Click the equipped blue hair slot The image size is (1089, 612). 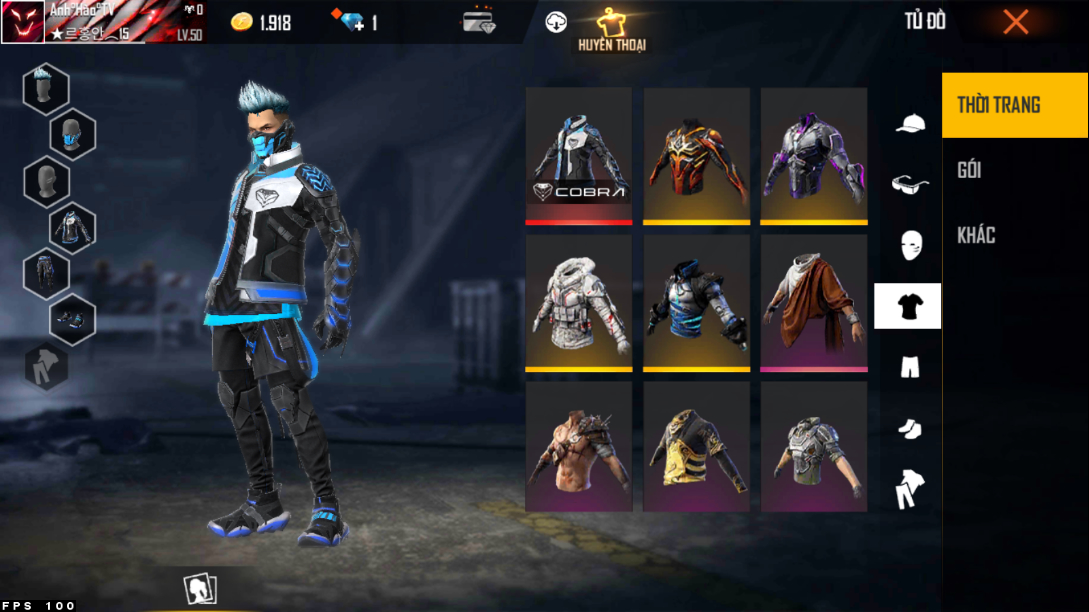(x=46, y=89)
